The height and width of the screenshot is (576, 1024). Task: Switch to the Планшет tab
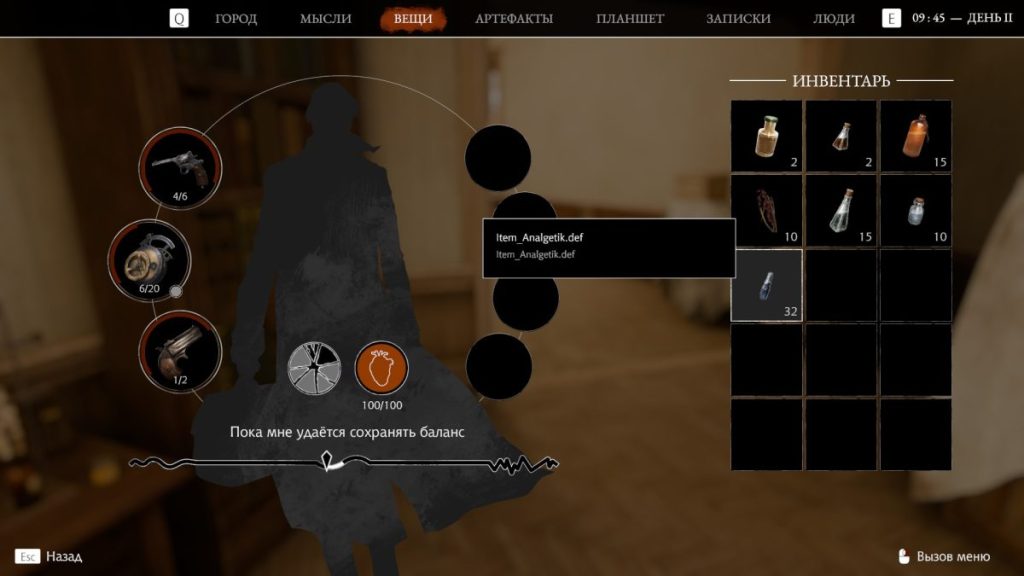630,19
